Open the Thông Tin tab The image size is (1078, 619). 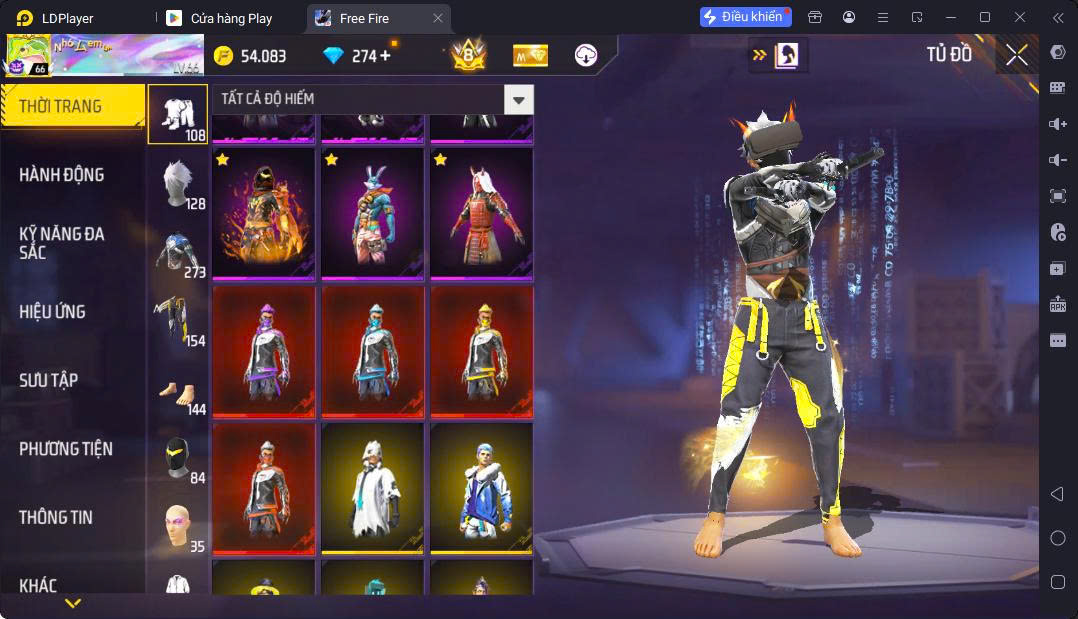[56, 518]
